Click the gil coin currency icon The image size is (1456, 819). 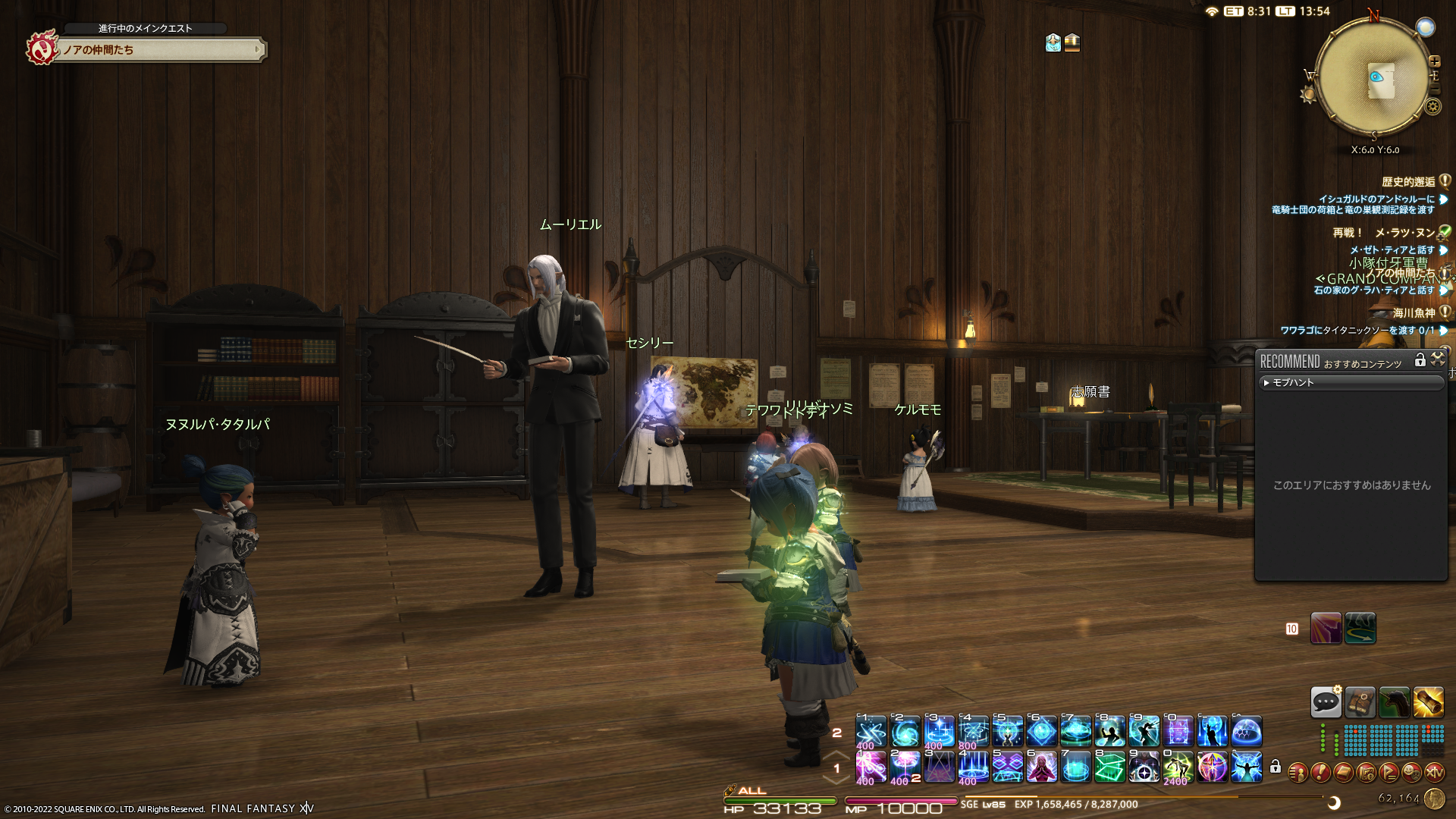click(1434, 799)
